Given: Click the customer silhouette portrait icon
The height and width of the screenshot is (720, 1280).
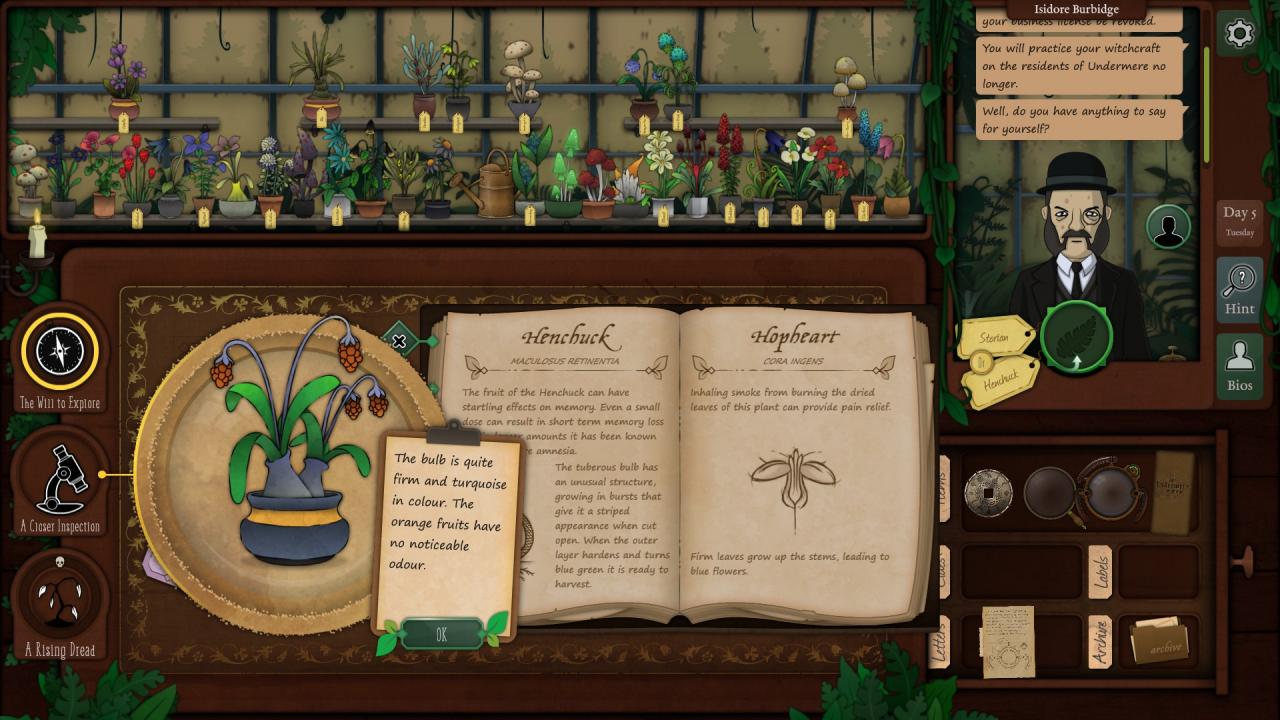Looking at the screenshot, I should point(1168,227).
